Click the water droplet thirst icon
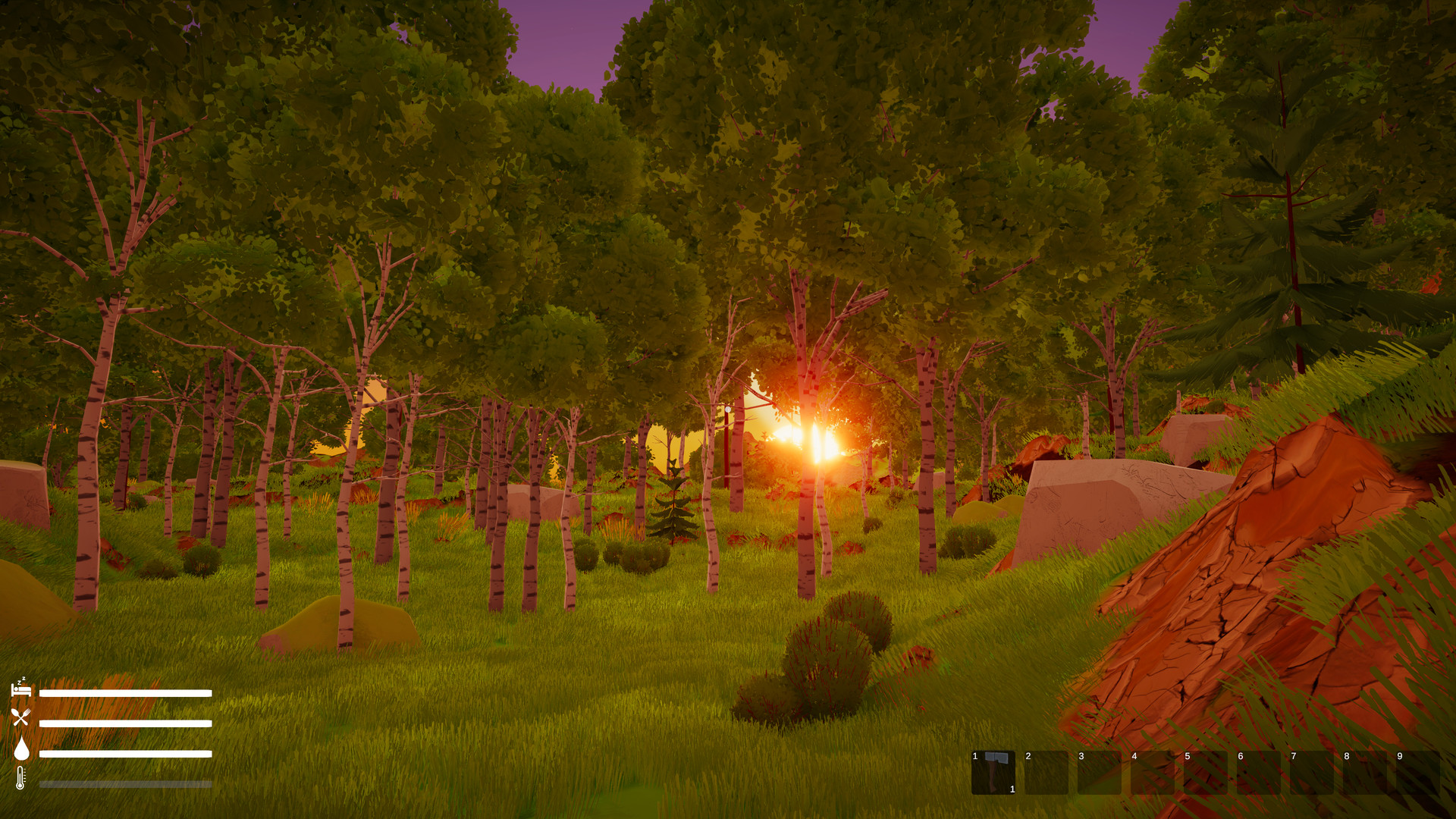Screen dimensions: 1456x819 pyautogui.click(x=21, y=749)
